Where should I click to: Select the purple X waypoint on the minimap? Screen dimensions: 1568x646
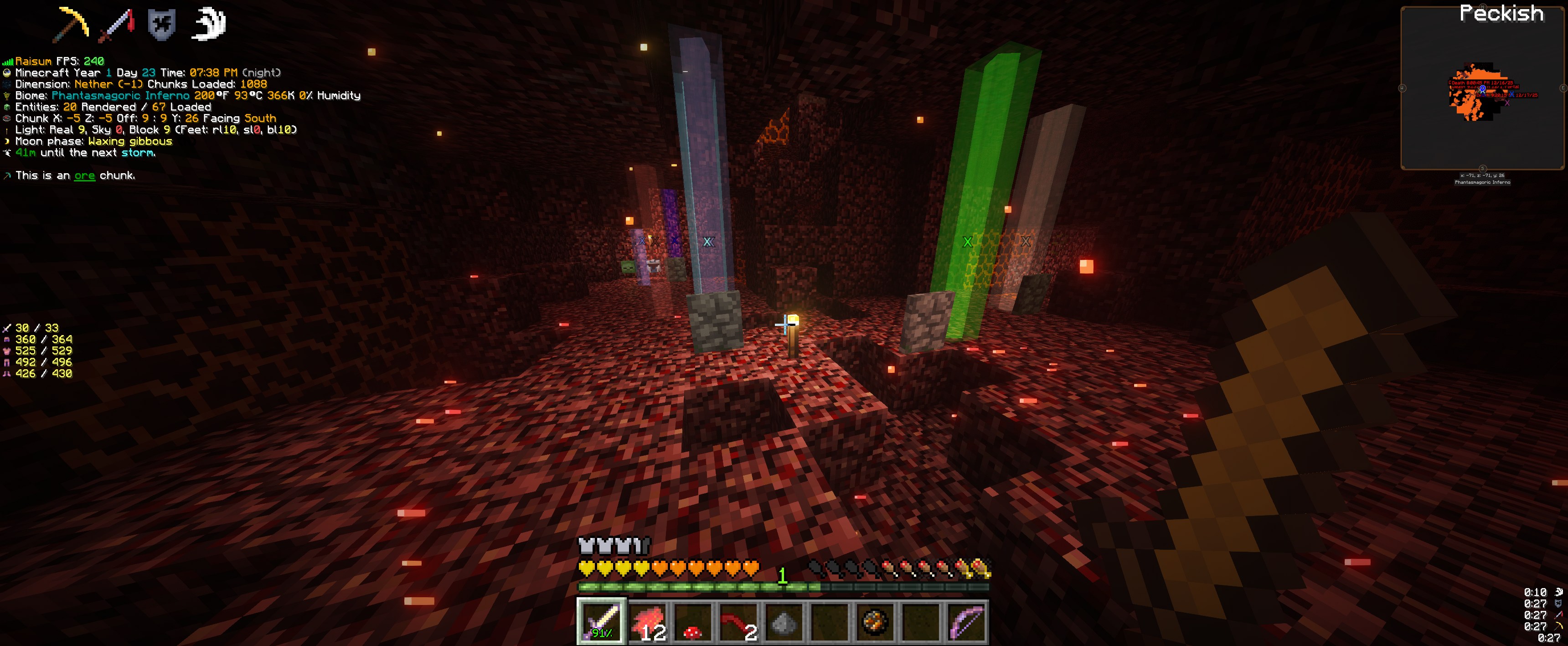(1507, 103)
